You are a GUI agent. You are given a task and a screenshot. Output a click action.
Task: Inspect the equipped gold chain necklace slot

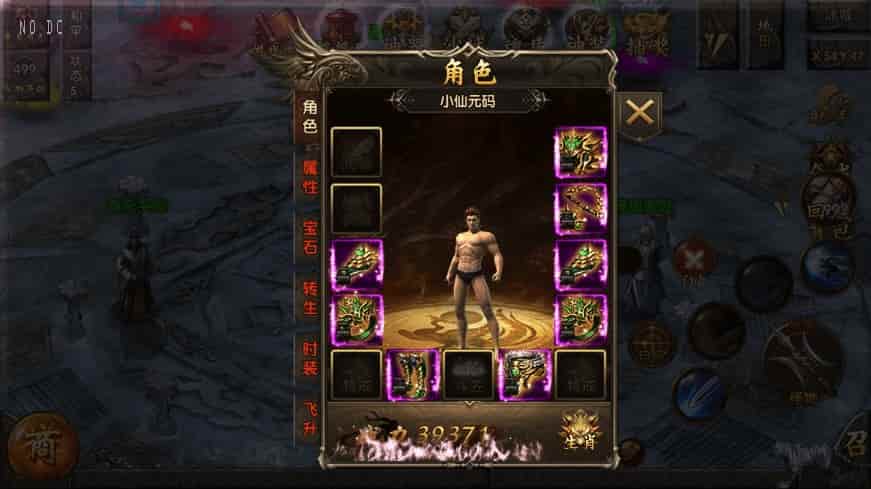coord(580,208)
